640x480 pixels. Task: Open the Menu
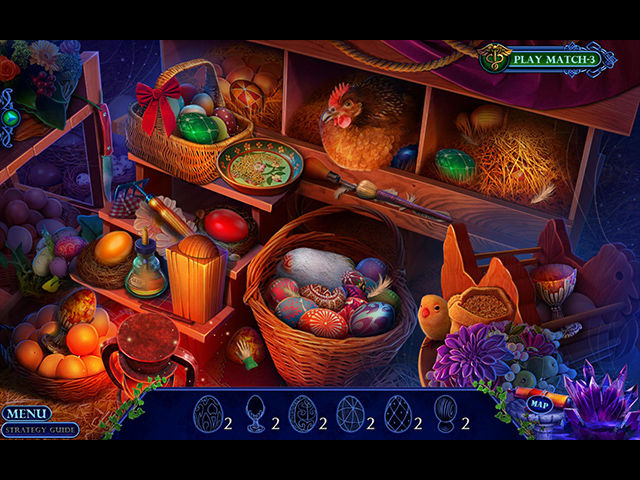(x=26, y=413)
